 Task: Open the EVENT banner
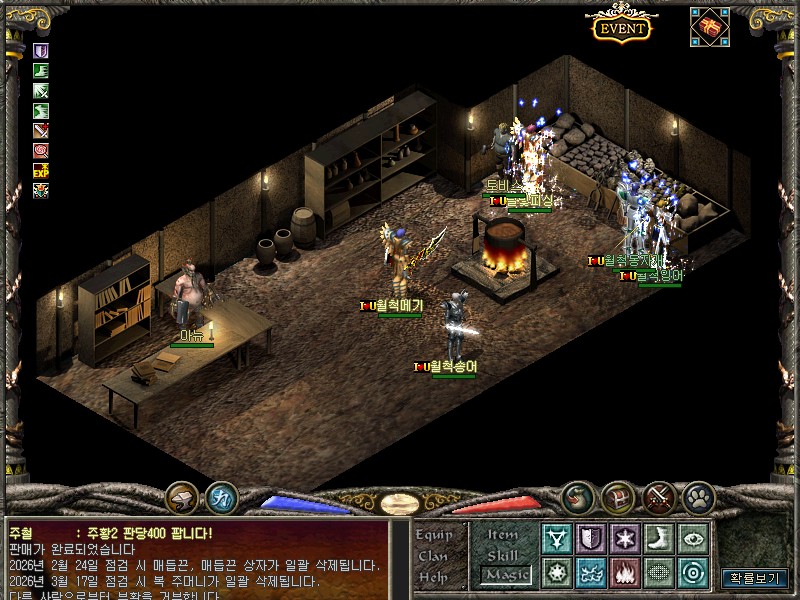tap(621, 28)
